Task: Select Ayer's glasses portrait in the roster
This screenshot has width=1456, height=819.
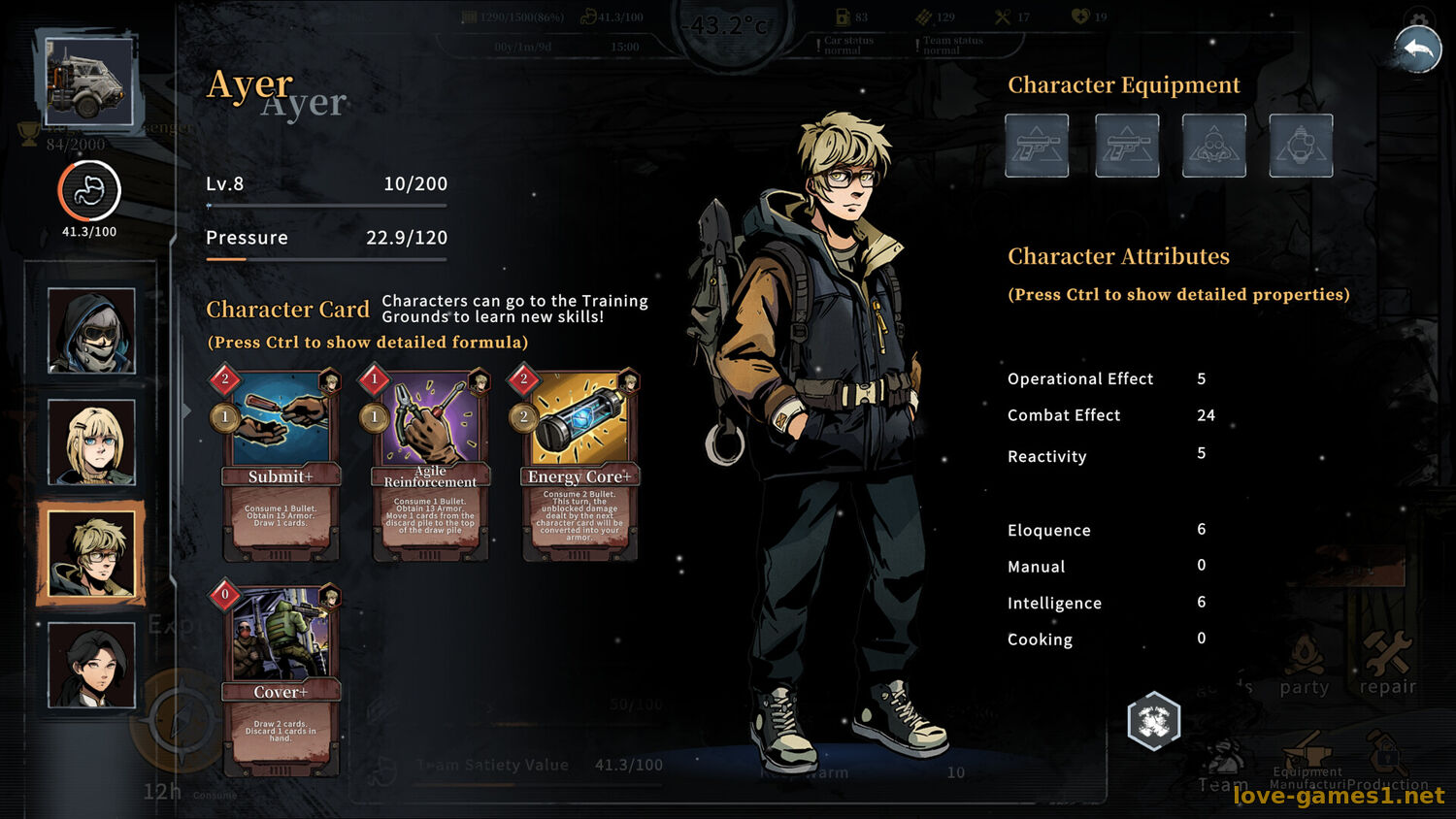Action: pos(91,553)
